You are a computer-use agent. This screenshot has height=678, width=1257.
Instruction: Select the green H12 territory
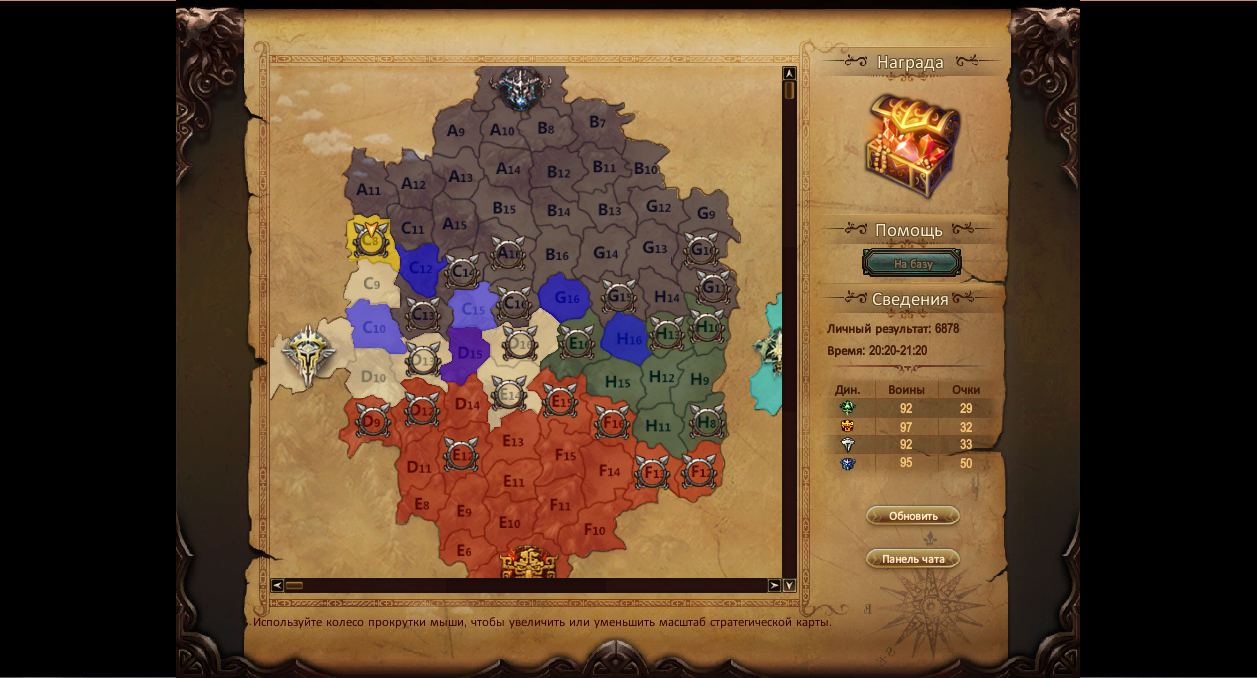click(x=661, y=377)
